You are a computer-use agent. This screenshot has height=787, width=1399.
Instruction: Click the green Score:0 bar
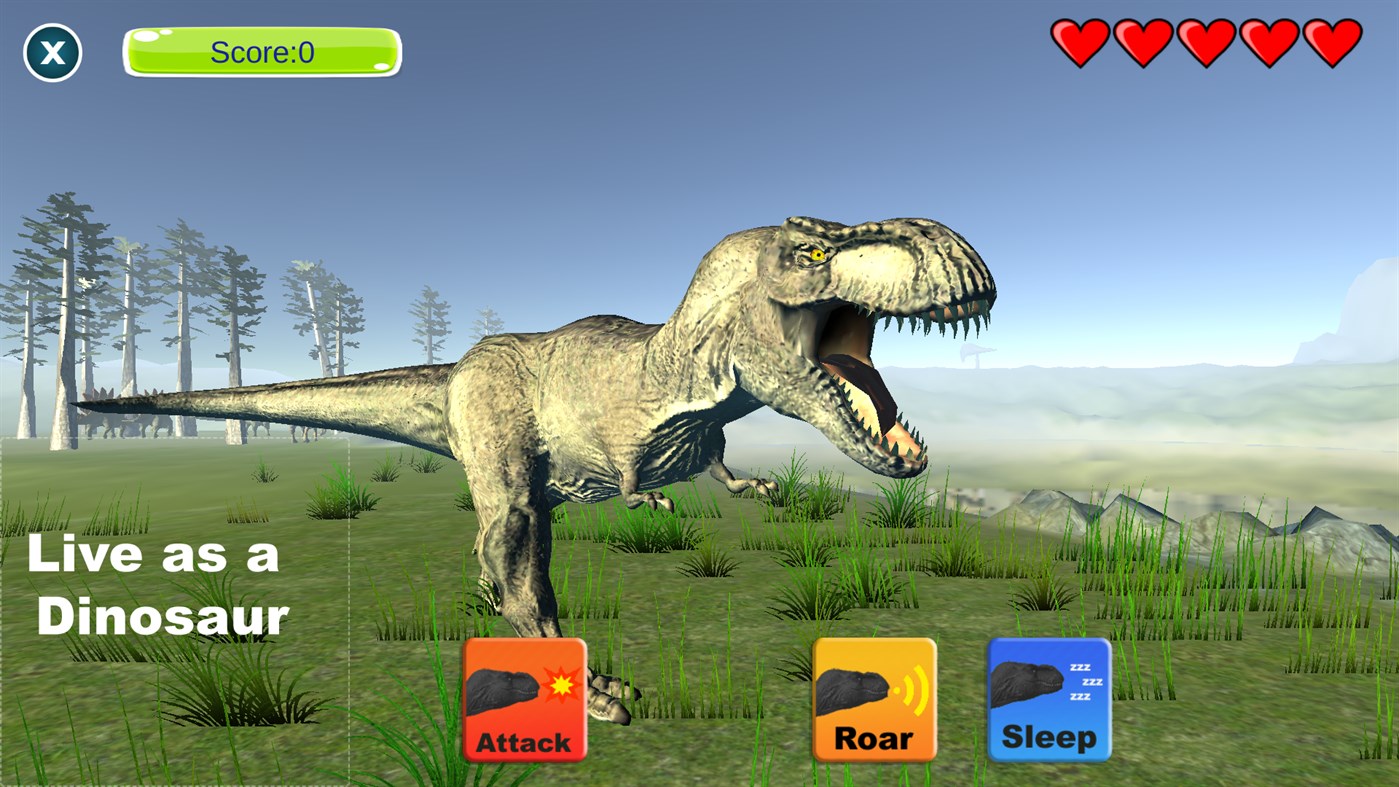[x=261, y=51]
